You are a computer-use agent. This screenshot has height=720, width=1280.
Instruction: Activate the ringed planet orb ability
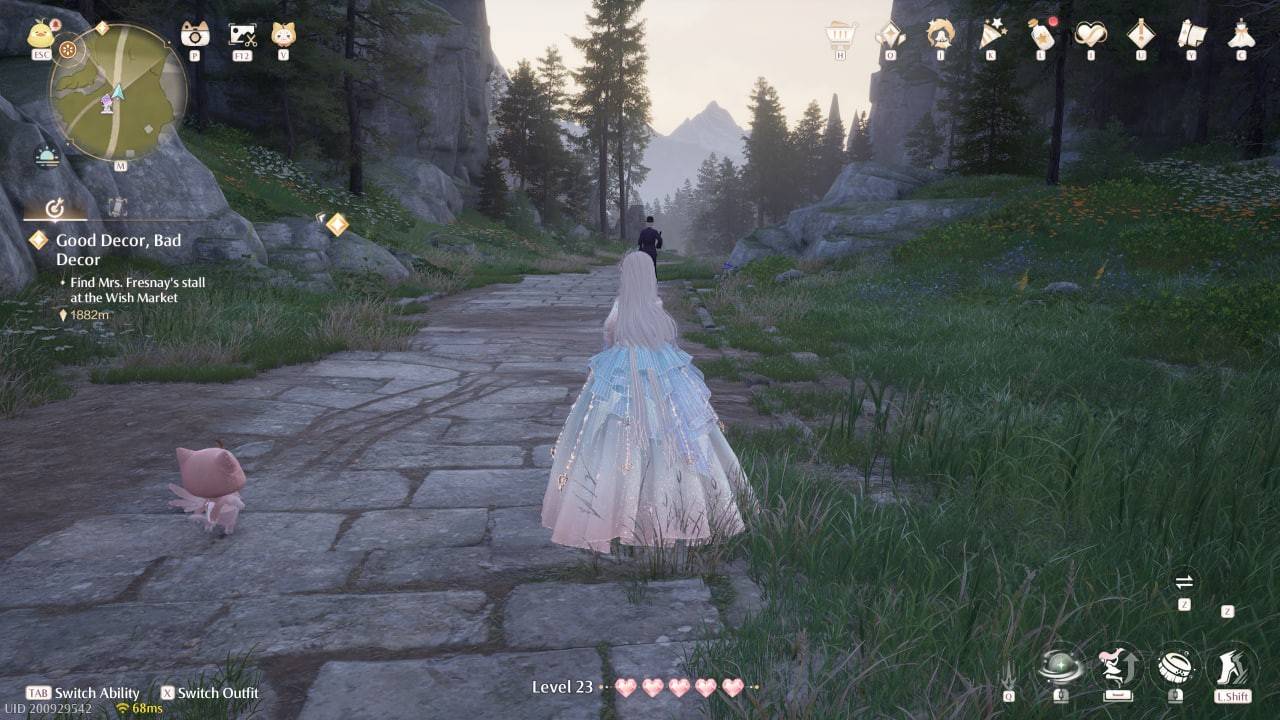(1060, 665)
